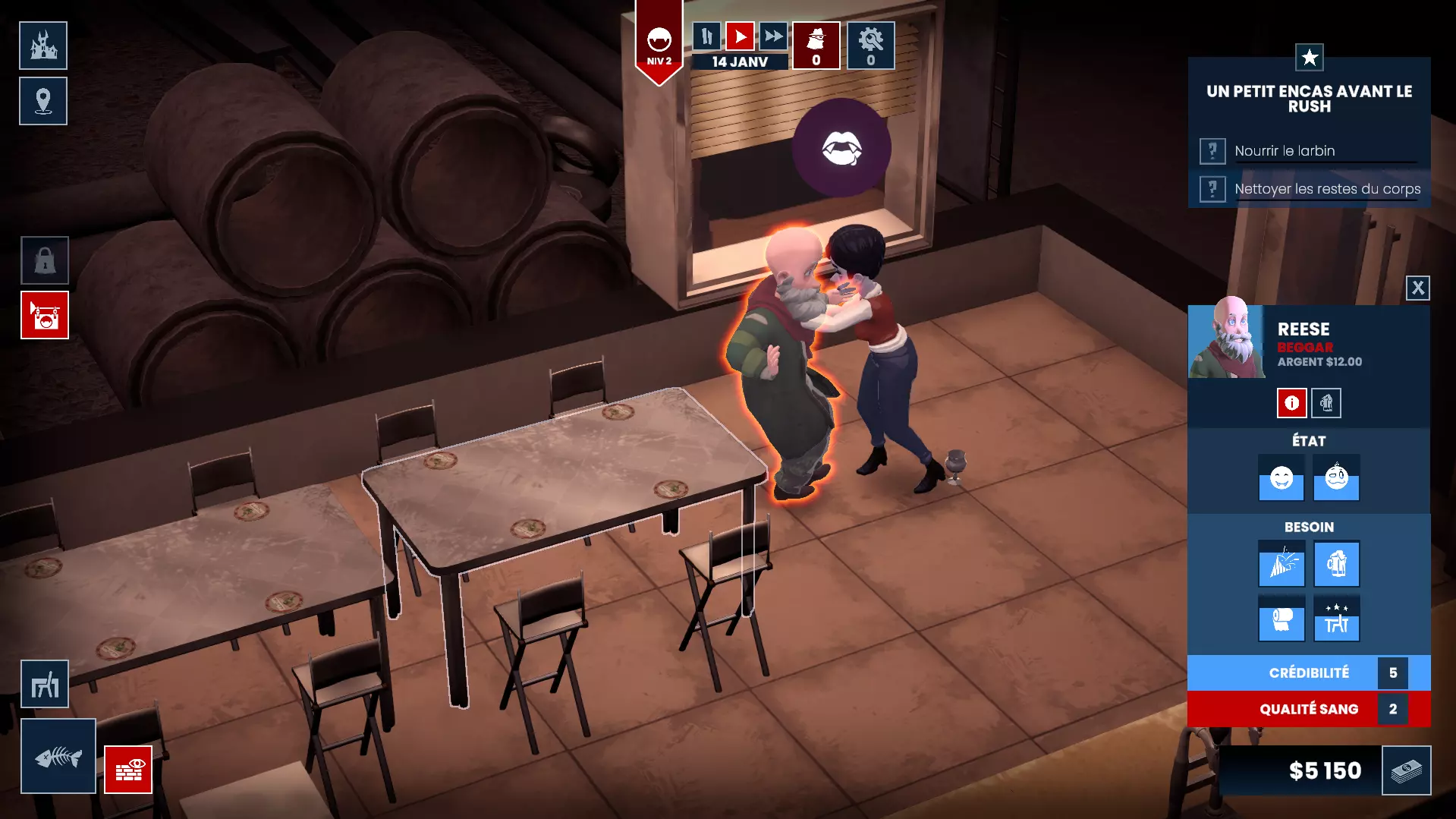The image size is (1456, 819).
Task: Click the cash stack money button
Action: [1406, 770]
